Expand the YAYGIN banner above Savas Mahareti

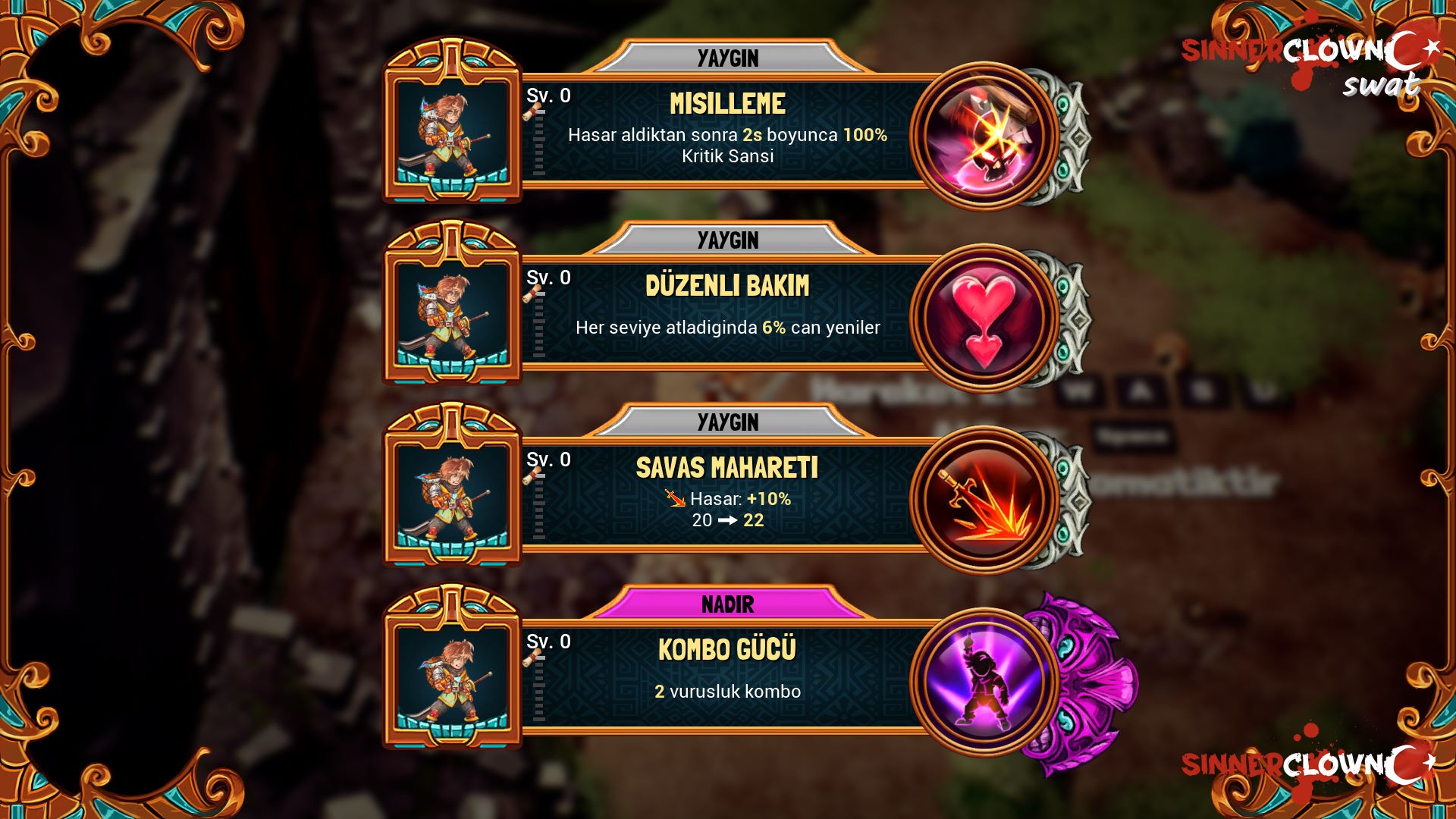(728, 422)
